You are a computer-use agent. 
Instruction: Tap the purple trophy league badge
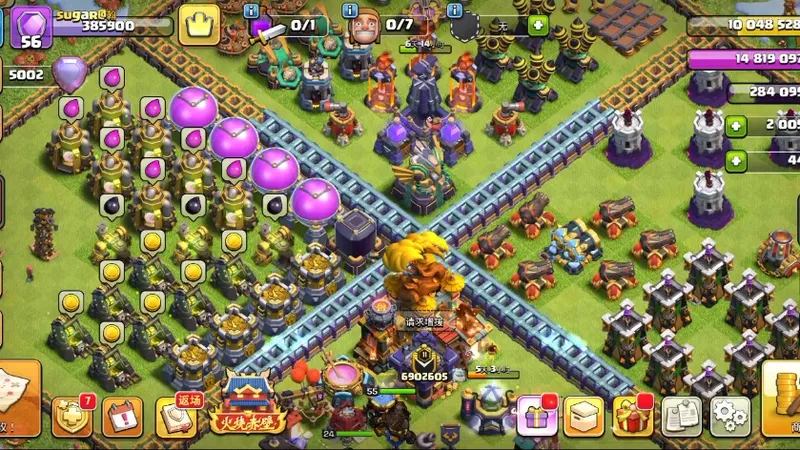click(x=69, y=73)
